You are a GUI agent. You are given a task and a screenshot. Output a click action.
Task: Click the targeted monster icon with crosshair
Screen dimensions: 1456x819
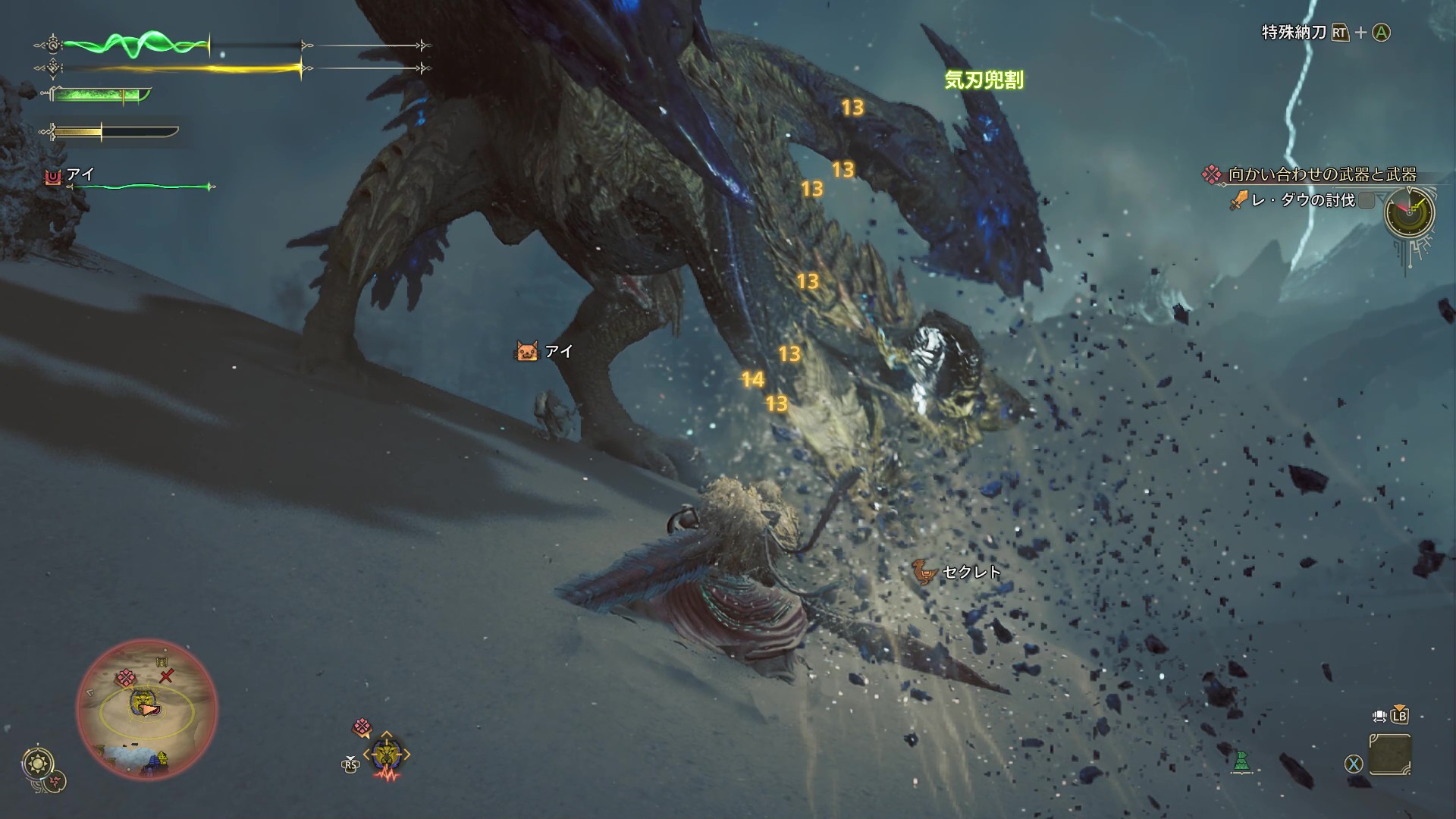click(x=386, y=754)
